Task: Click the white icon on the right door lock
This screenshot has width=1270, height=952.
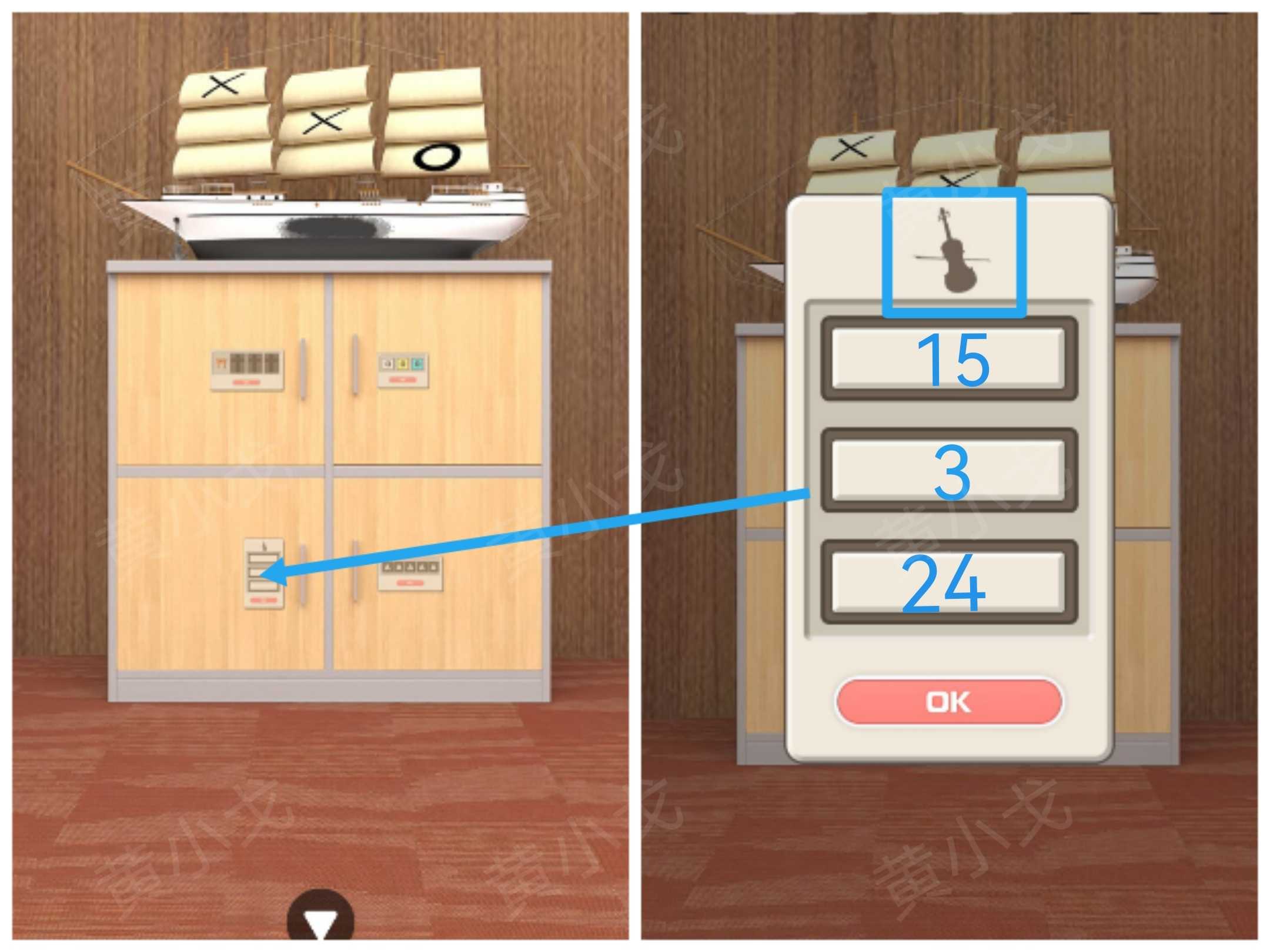Action: coord(387,363)
